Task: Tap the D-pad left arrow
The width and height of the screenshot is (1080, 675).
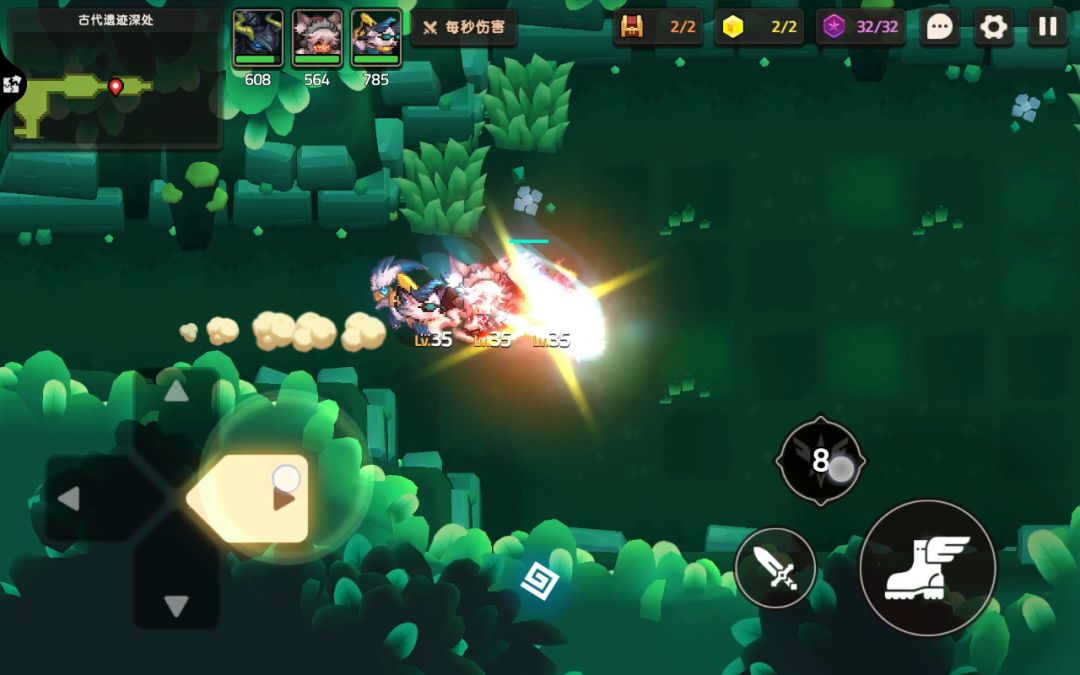Action: coord(68,498)
